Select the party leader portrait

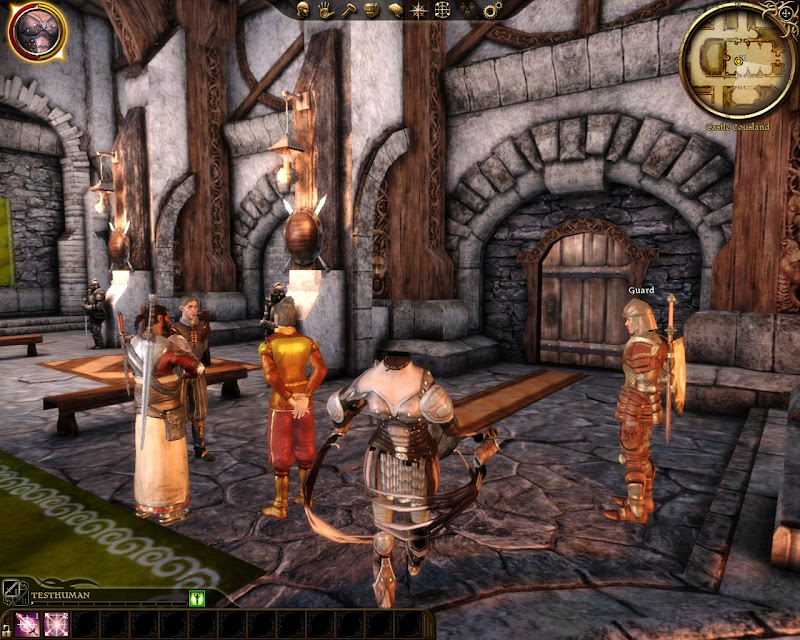(36, 29)
